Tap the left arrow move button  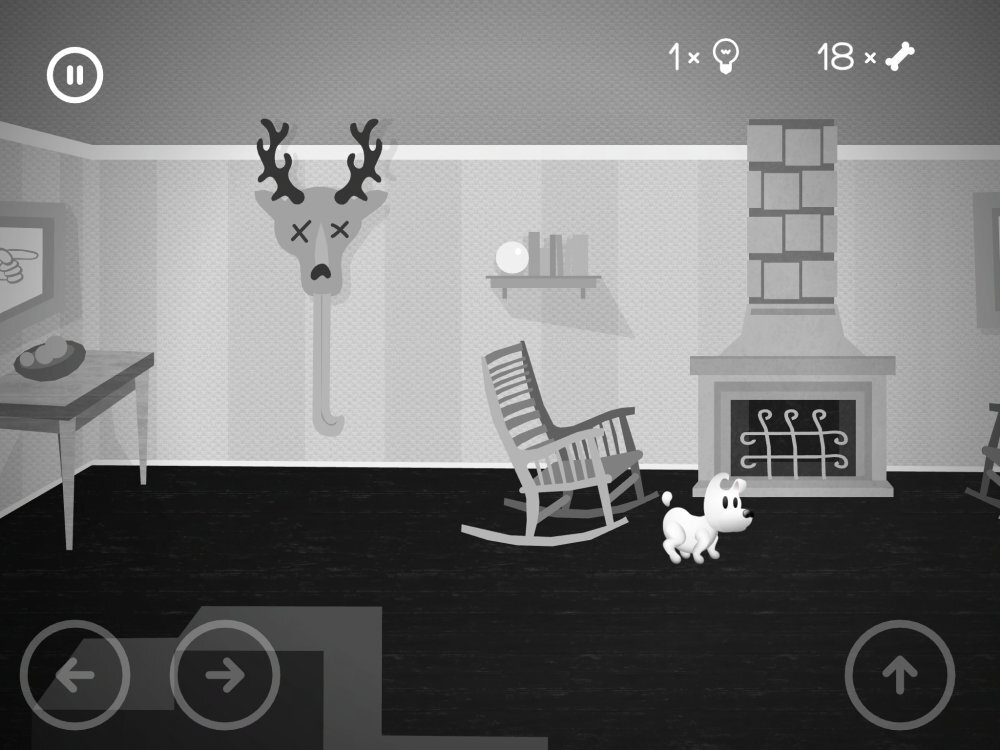75,675
